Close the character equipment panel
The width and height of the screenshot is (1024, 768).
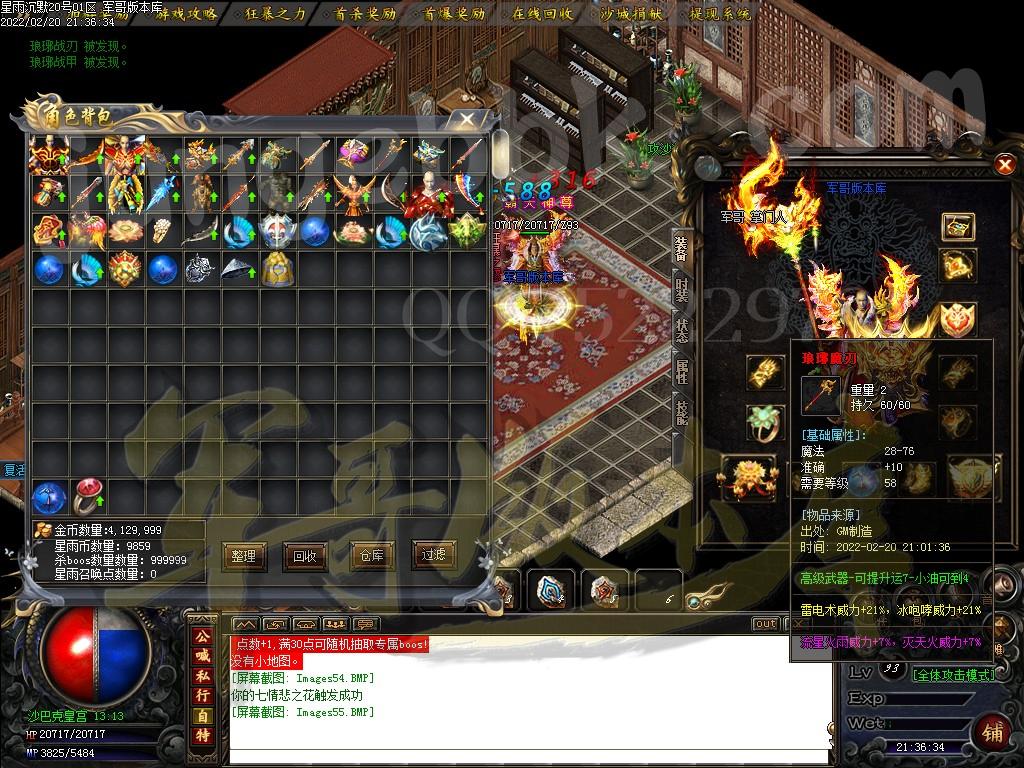pyautogui.click(x=1005, y=165)
